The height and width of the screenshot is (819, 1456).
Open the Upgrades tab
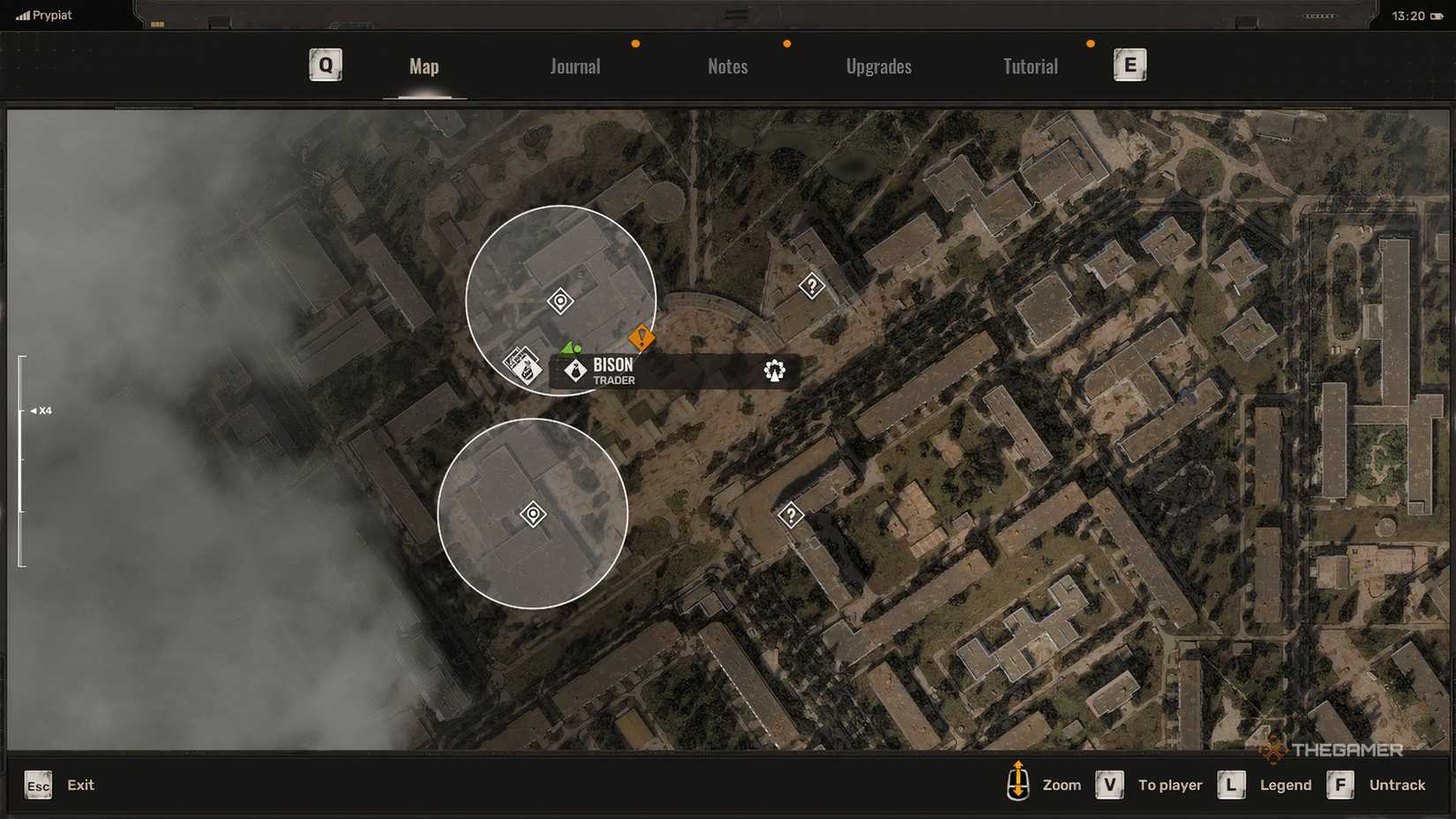point(879,66)
